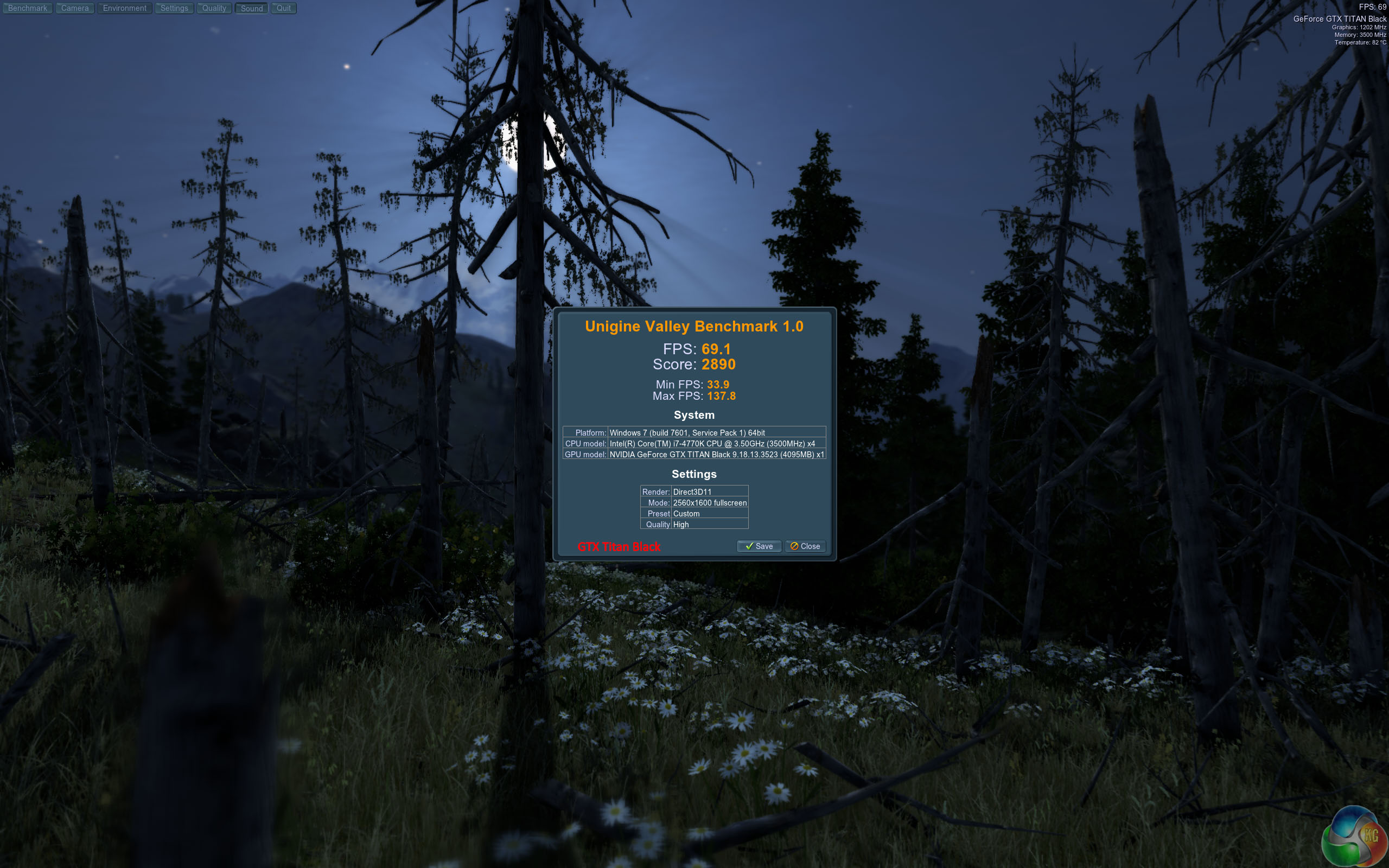Save the benchmark results
The height and width of the screenshot is (868, 1389).
click(x=759, y=546)
